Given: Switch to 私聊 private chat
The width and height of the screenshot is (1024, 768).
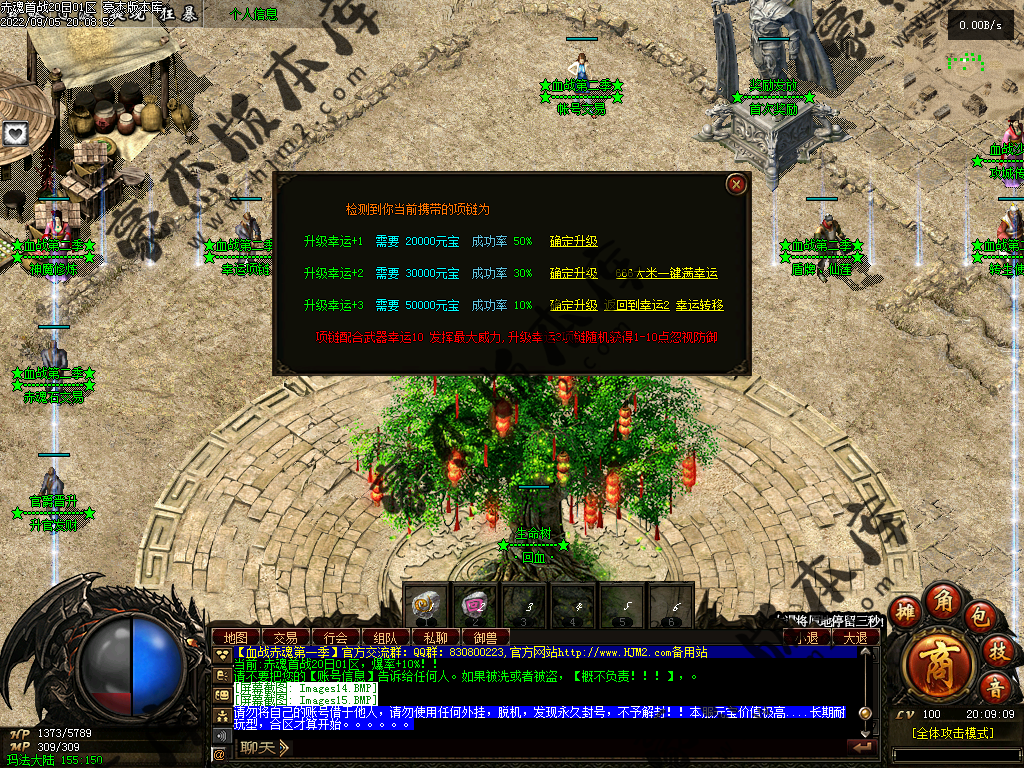Looking at the screenshot, I should coord(435,637).
